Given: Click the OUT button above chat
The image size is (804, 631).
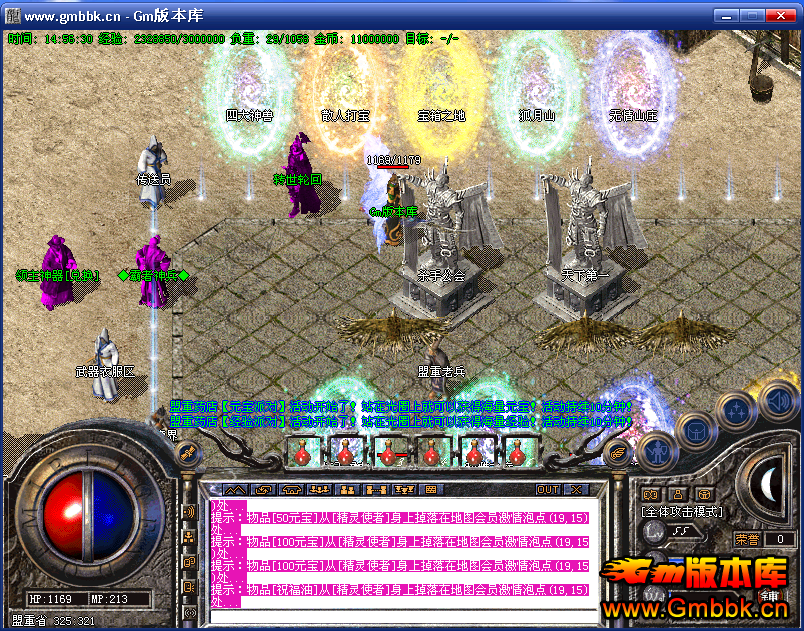Looking at the screenshot, I should (547, 490).
